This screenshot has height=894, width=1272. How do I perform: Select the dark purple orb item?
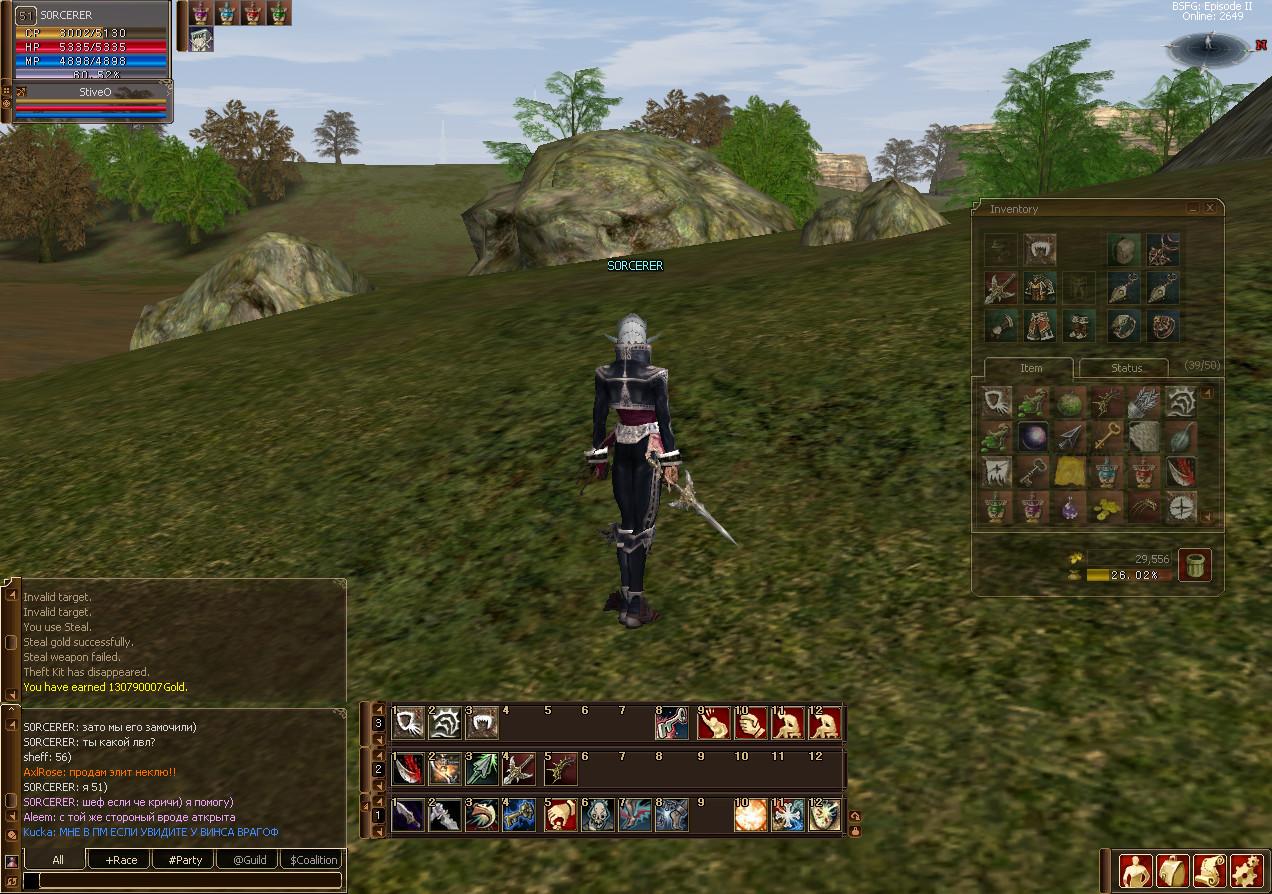pyautogui.click(x=1032, y=436)
